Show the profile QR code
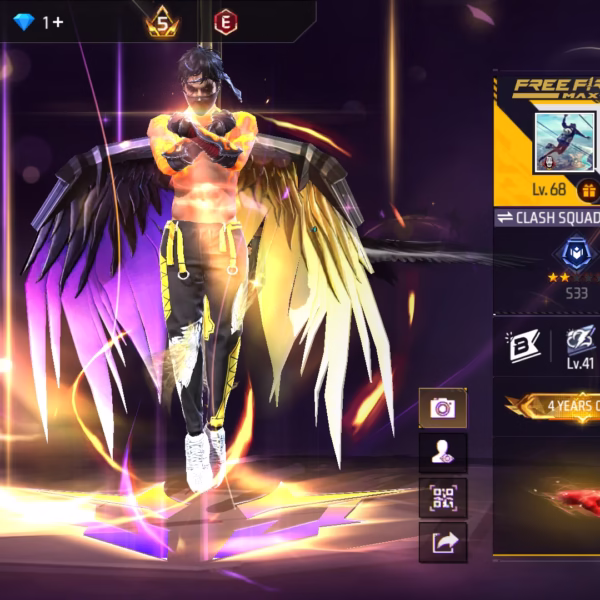Screen dimensions: 600x600 442,497
